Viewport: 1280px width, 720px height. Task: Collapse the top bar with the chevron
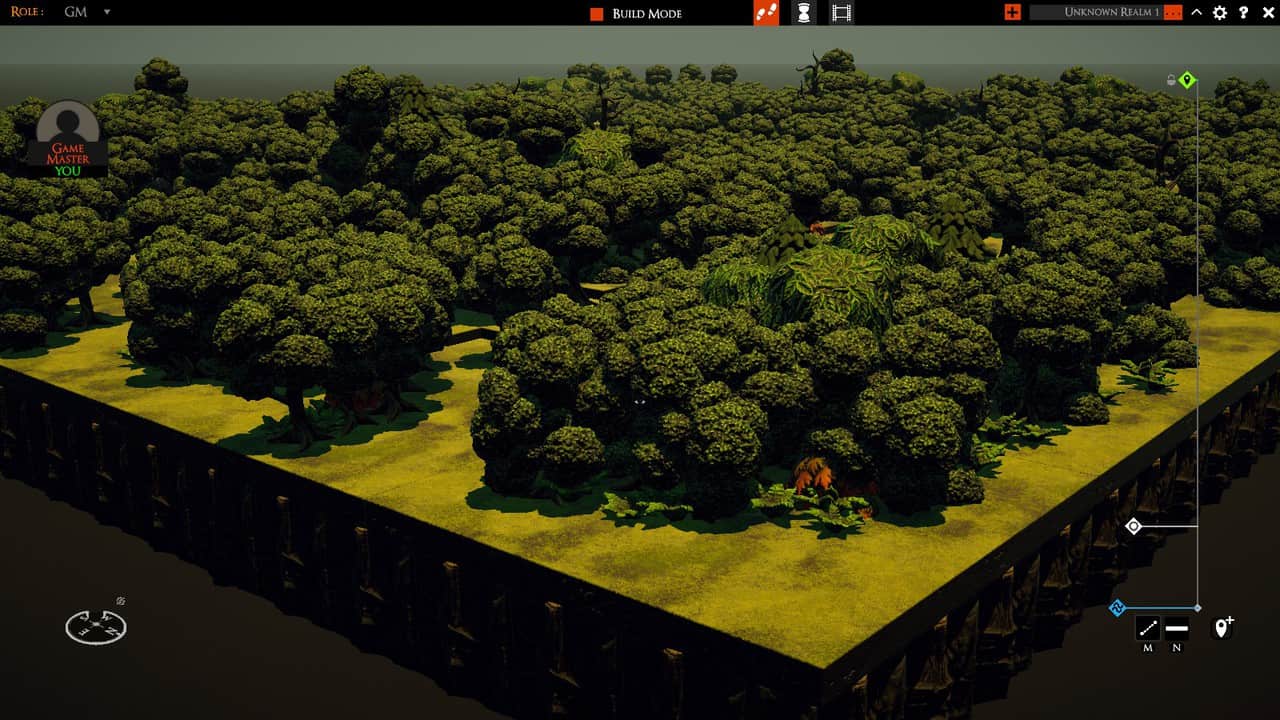(1196, 13)
